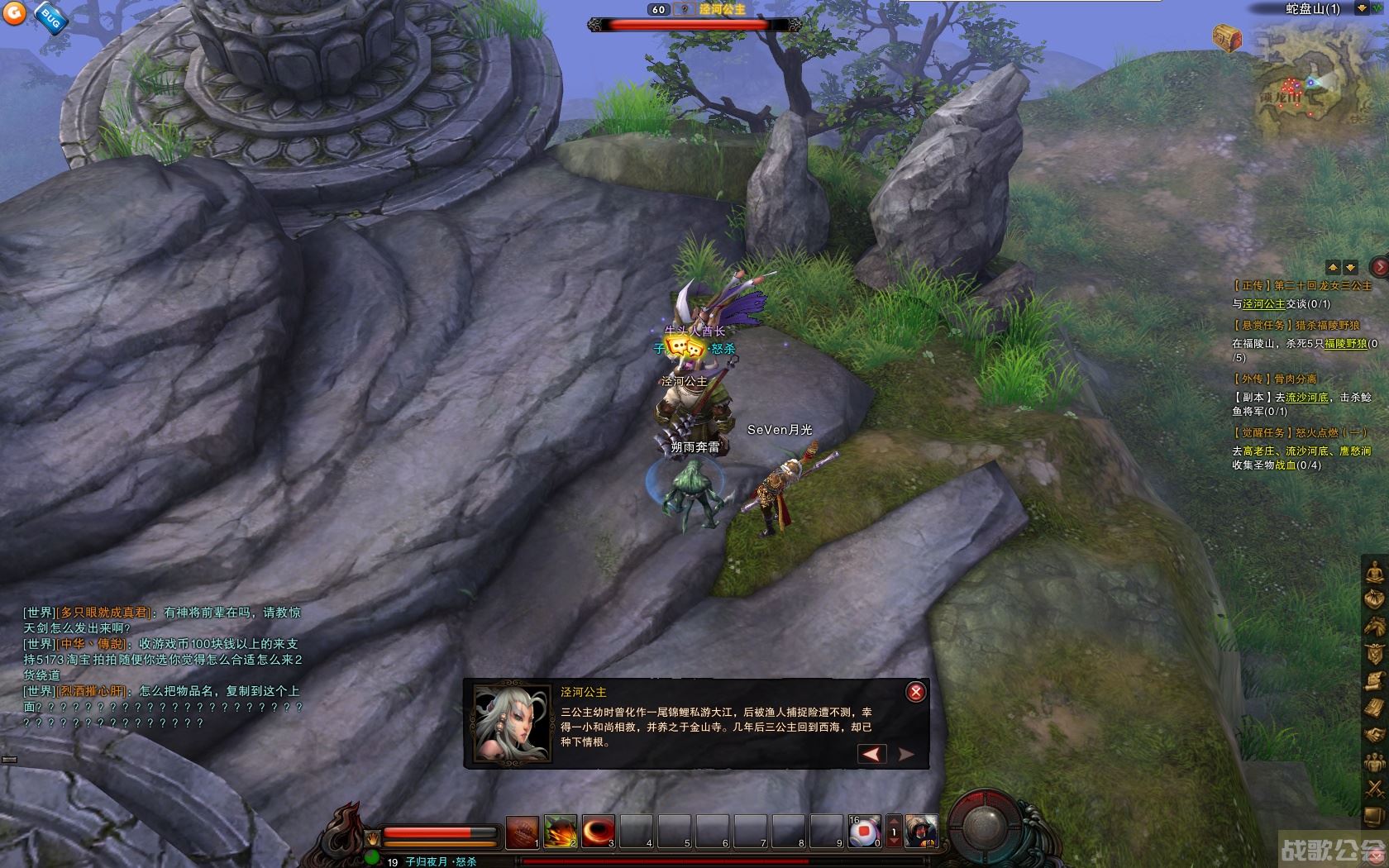Click the 流沙河底 dungeon quest link
1389x868 pixels.
click(x=1307, y=398)
